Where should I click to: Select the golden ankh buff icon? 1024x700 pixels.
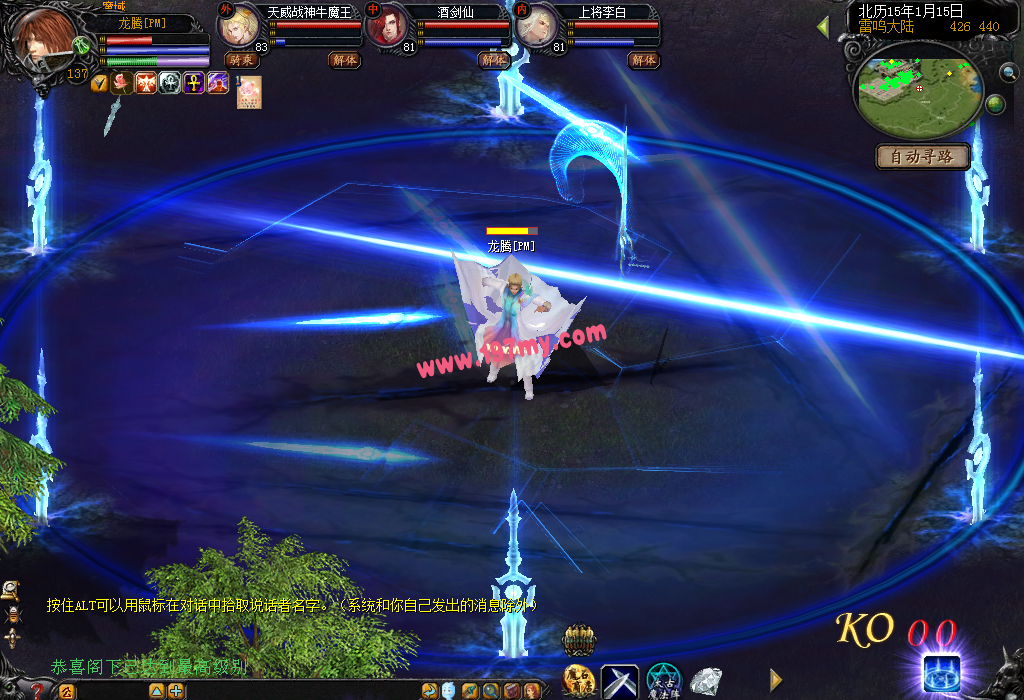(x=192, y=84)
